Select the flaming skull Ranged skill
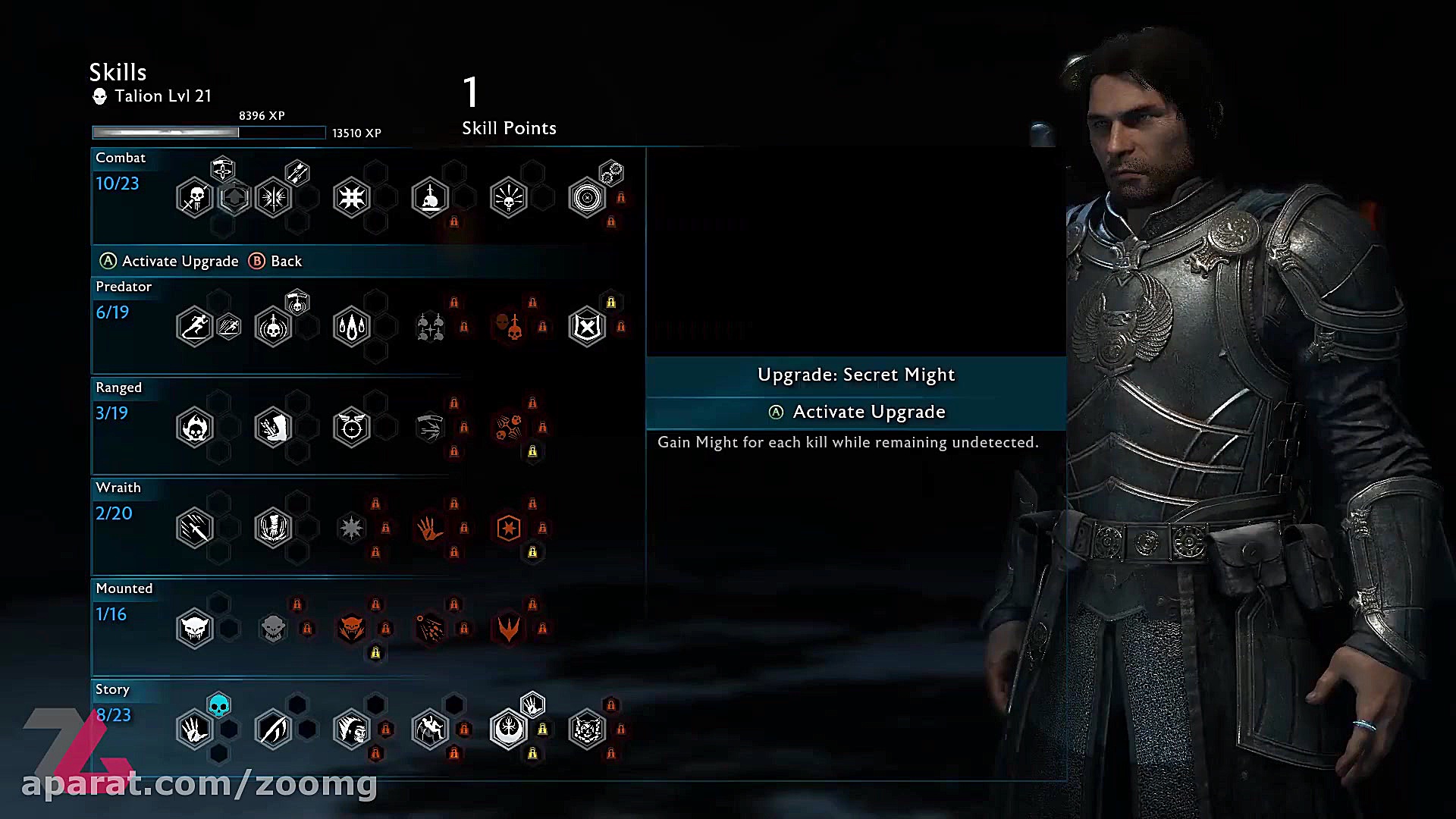This screenshot has width=1456, height=819. (195, 428)
